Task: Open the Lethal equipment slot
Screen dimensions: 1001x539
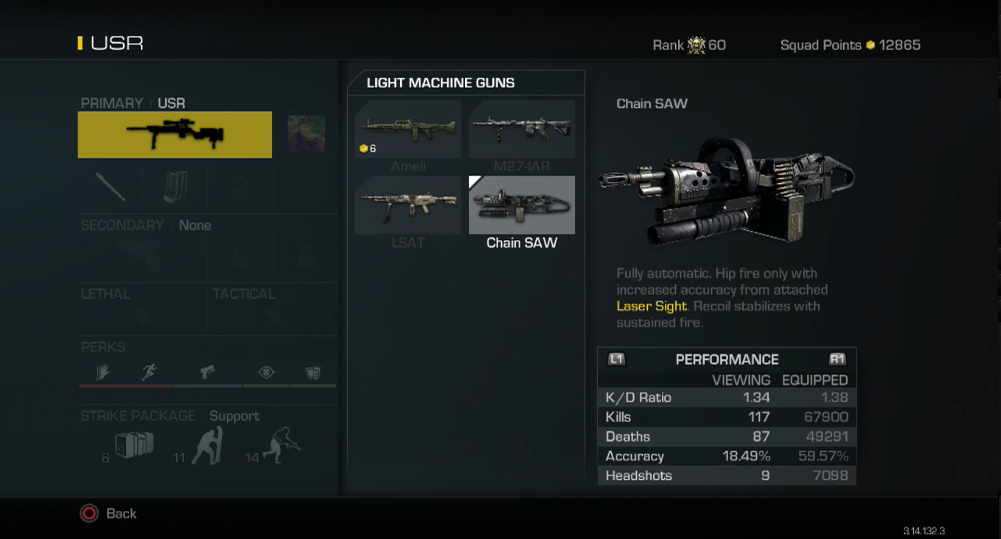Action: point(143,310)
